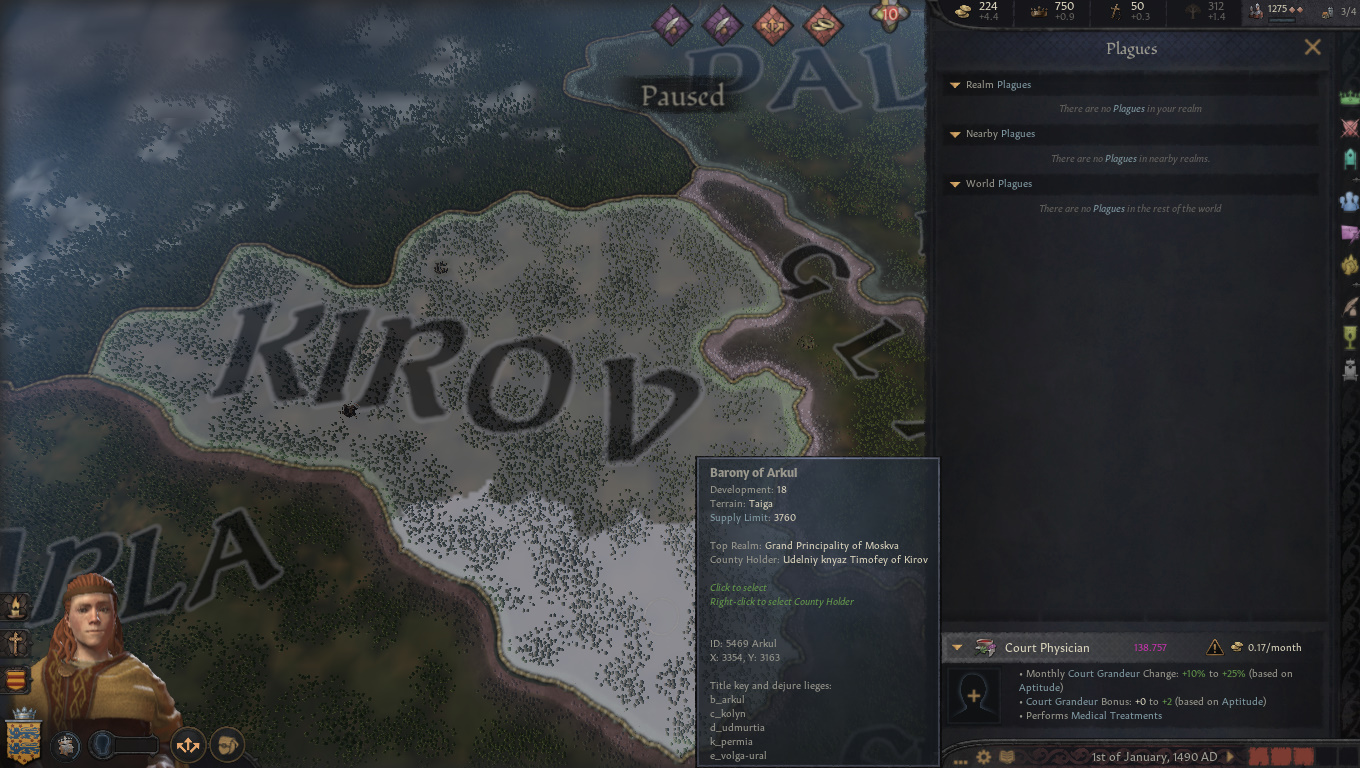Open the Royal Court chair icon
The width and height of the screenshot is (1360, 768).
tap(1349, 368)
